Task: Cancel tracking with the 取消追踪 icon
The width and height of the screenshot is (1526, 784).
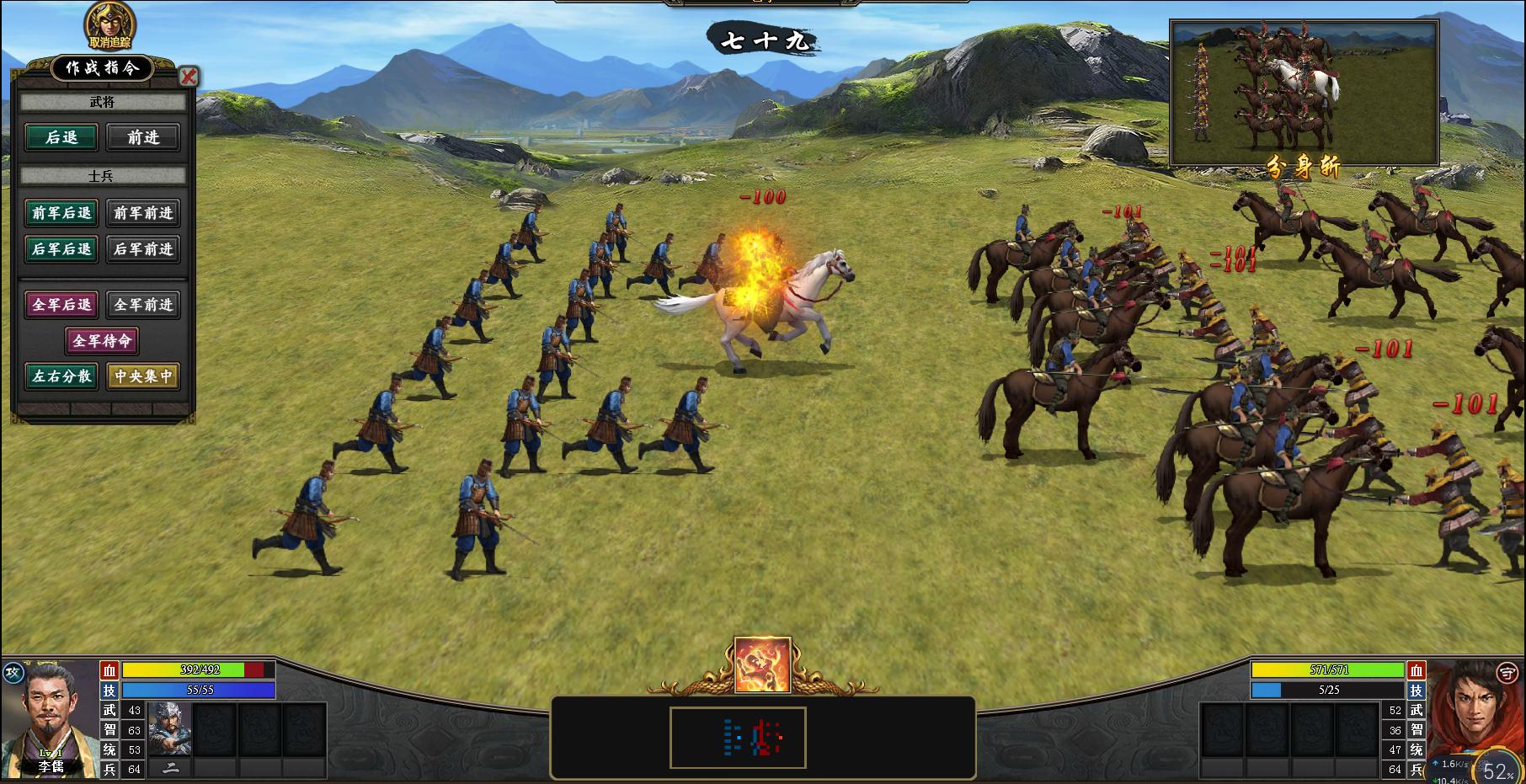Action: (110, 26)
